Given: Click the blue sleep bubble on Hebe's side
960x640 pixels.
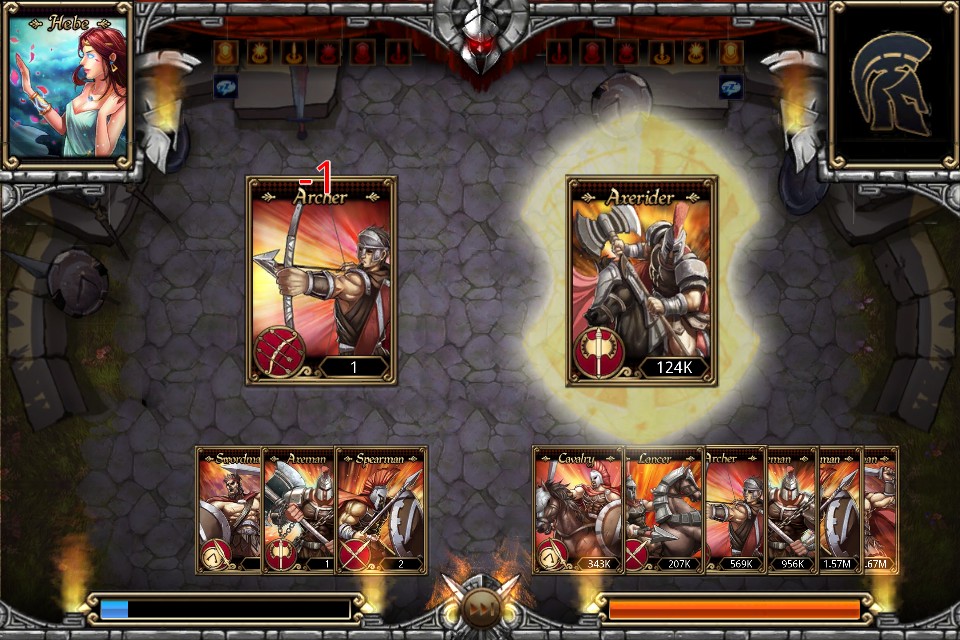Looking at the screenshot, I should [225, 87].
